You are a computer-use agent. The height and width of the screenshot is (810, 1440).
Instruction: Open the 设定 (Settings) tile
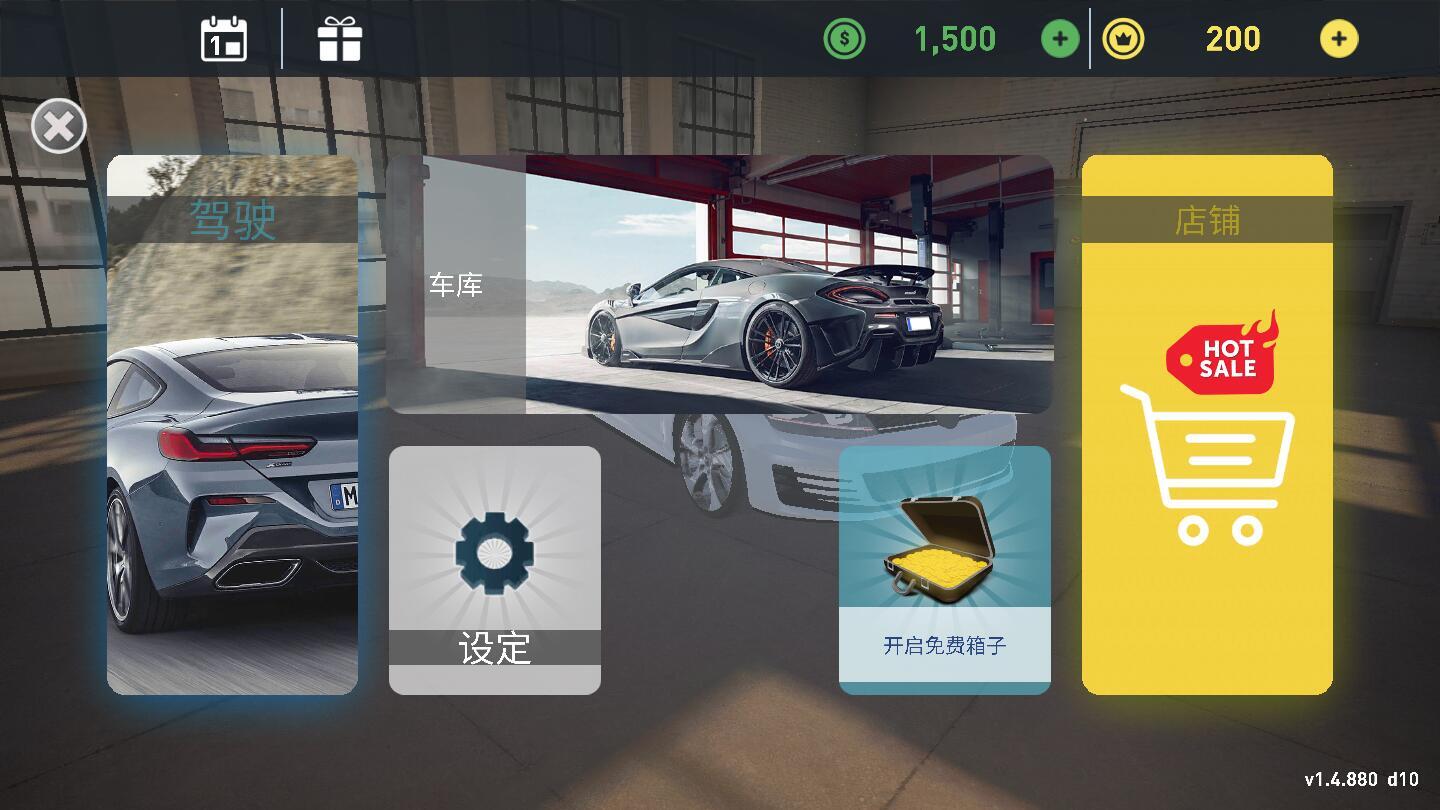tap(495, 570)
